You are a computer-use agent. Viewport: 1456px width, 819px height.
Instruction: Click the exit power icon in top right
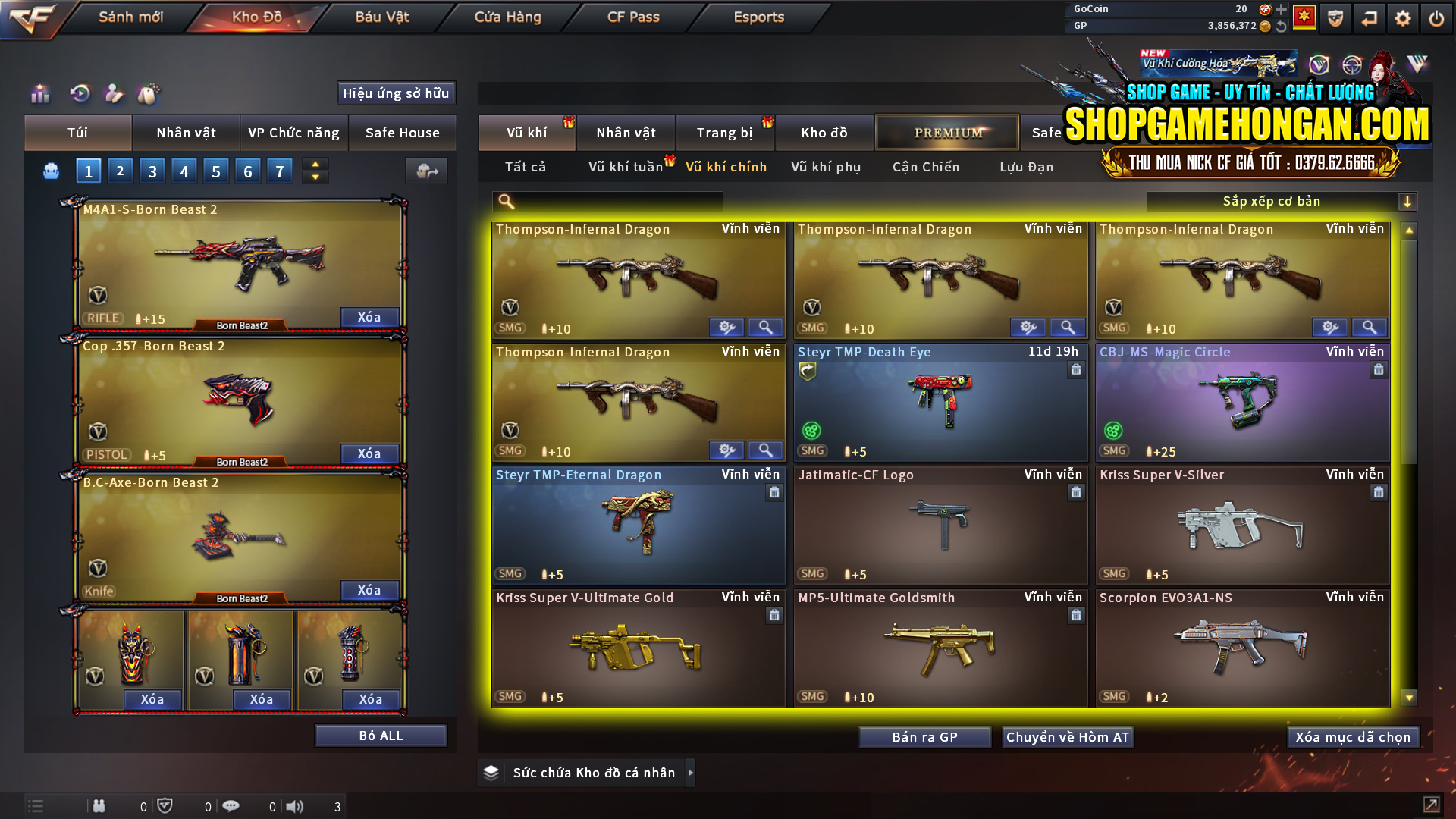click(x=1438, y=18)
